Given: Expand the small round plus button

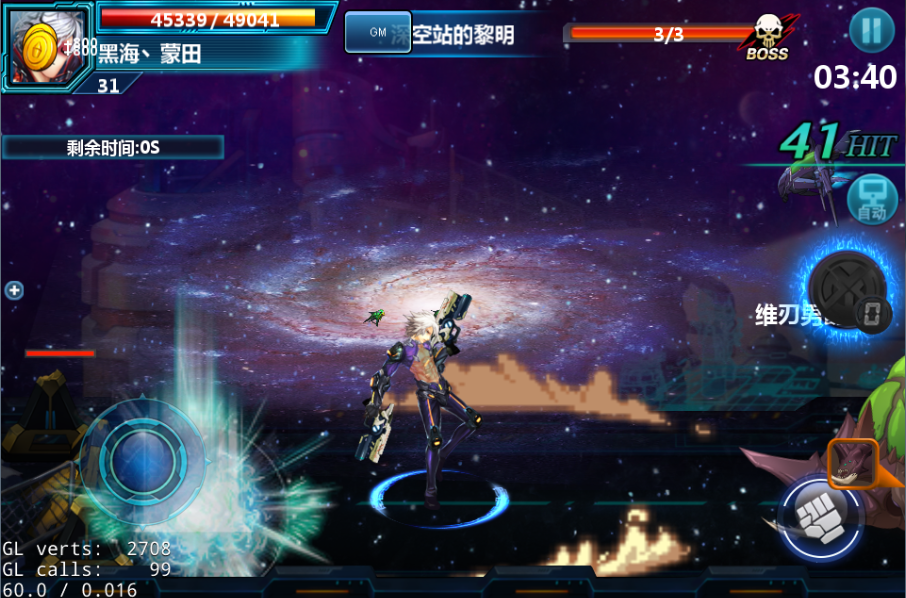Looking at the screenshot, I should tap(14, 291).
